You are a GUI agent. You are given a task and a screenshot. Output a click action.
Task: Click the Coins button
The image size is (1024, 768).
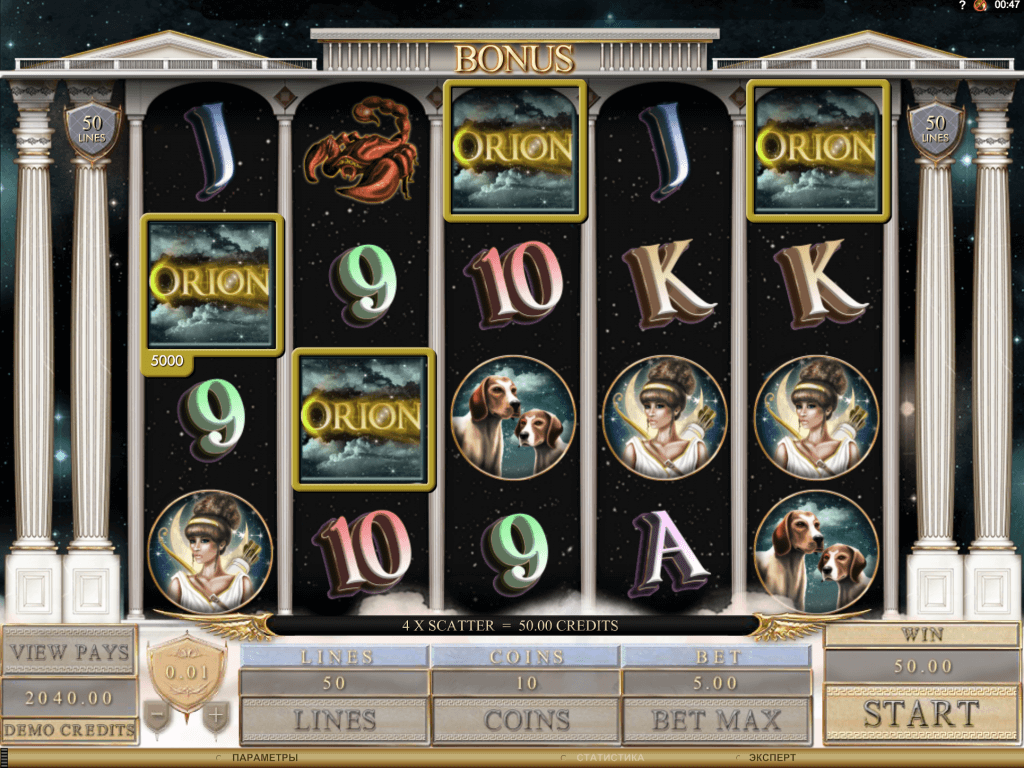click(x=525, y=719)
